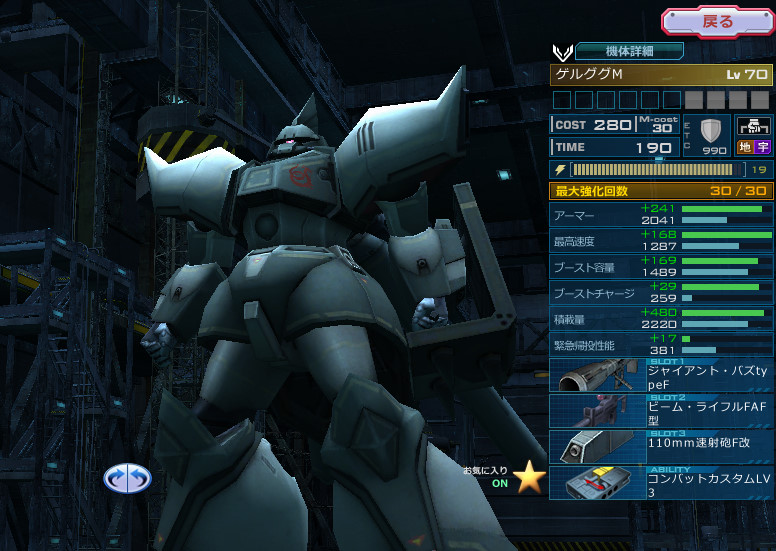Choose the ビーム・ライフル weapon slot
The image size is (776, 551).
pos(661,411)
